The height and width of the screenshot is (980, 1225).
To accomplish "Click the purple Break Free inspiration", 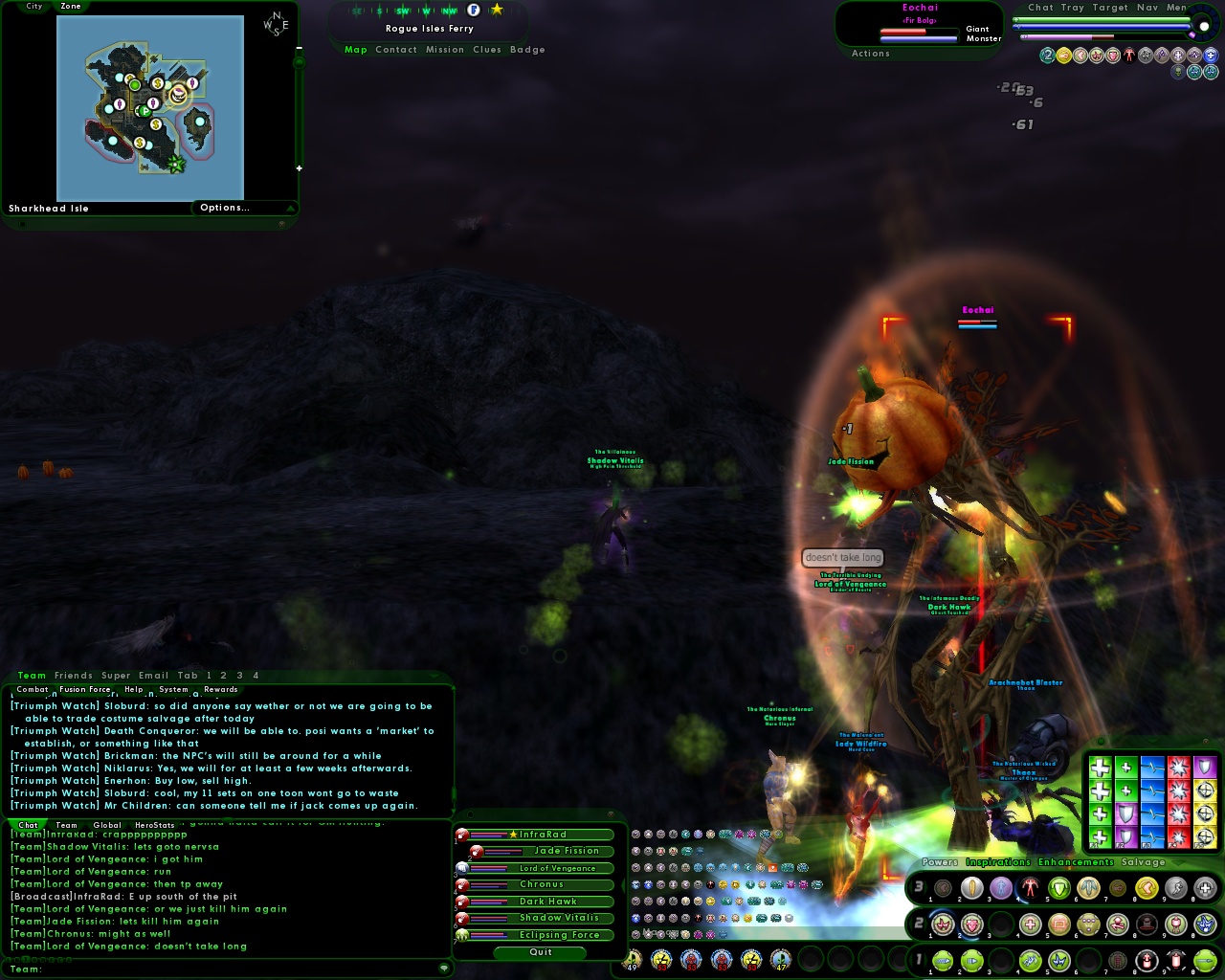I will click(1126, 813).
